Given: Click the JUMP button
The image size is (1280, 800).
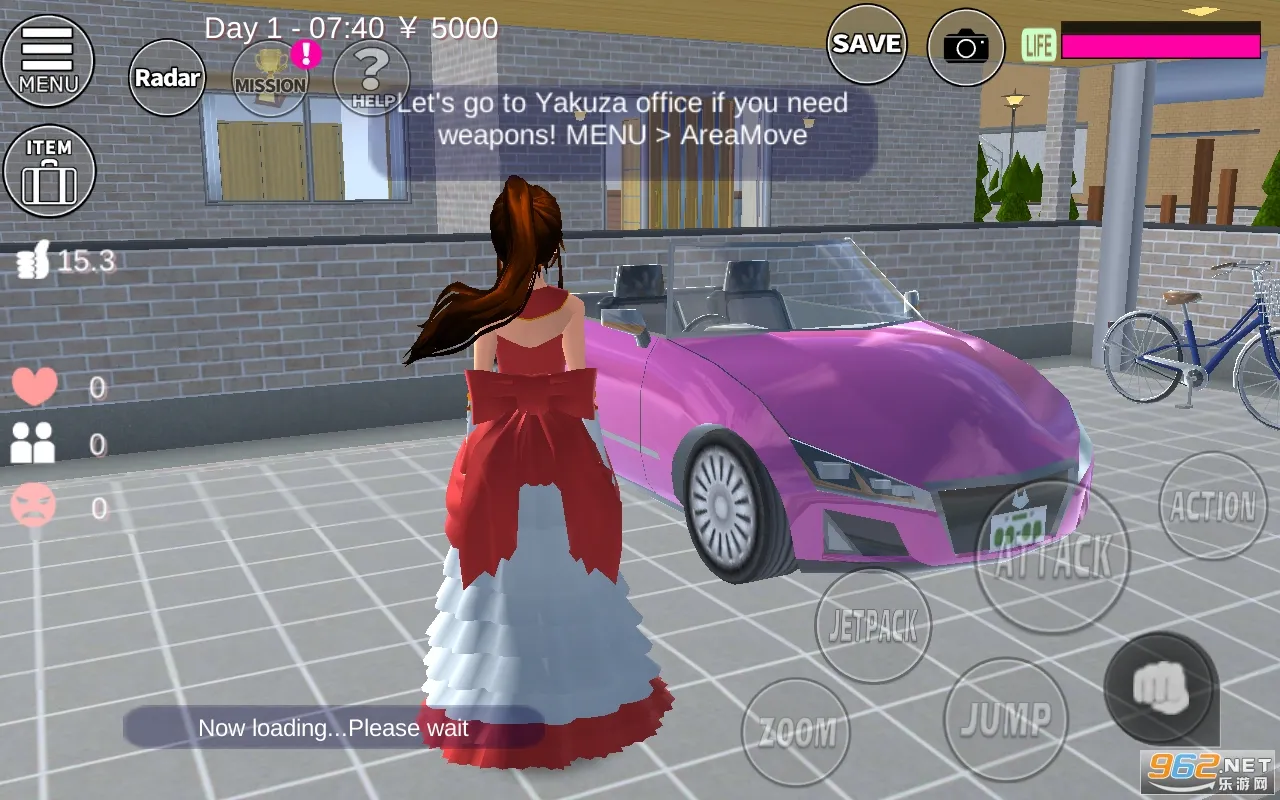Looking at the screenshot, I should 1005,718.
